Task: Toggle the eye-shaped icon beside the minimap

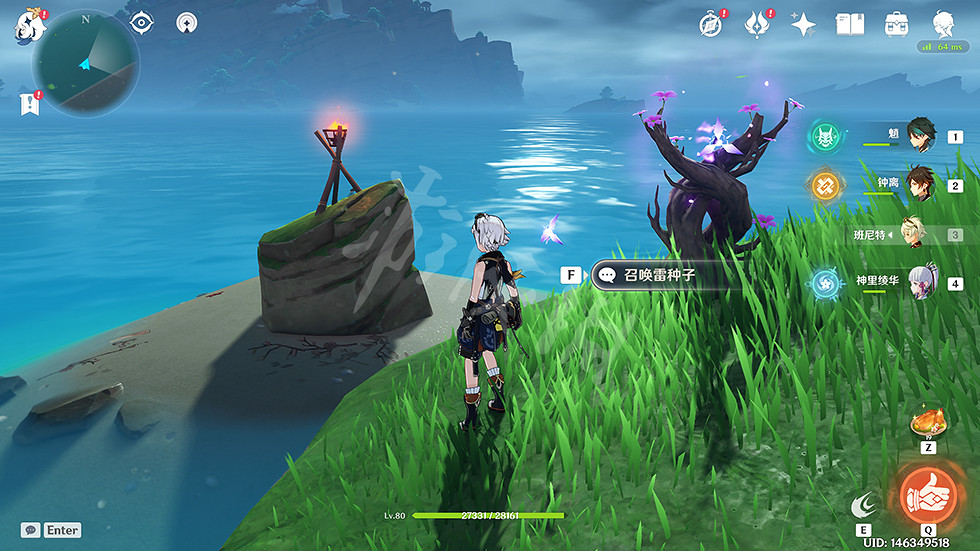Action: click(x=141, y=22)
